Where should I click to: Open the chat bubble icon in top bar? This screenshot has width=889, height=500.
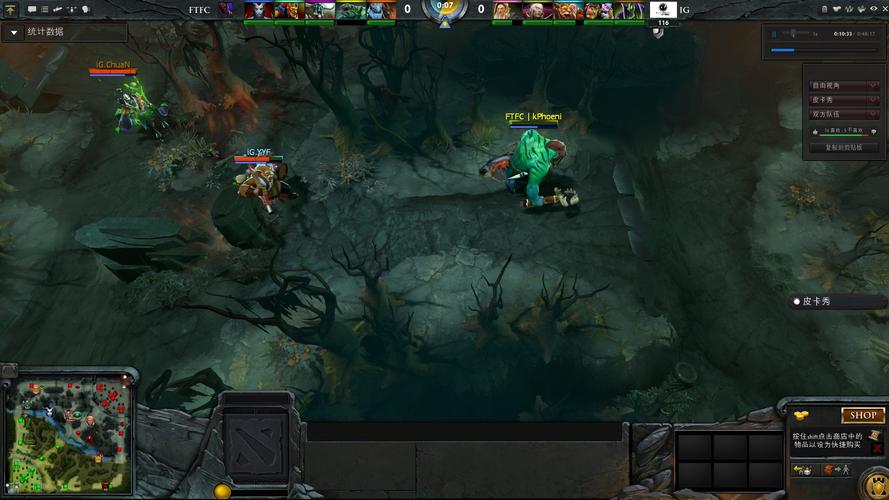pos(32,9)
